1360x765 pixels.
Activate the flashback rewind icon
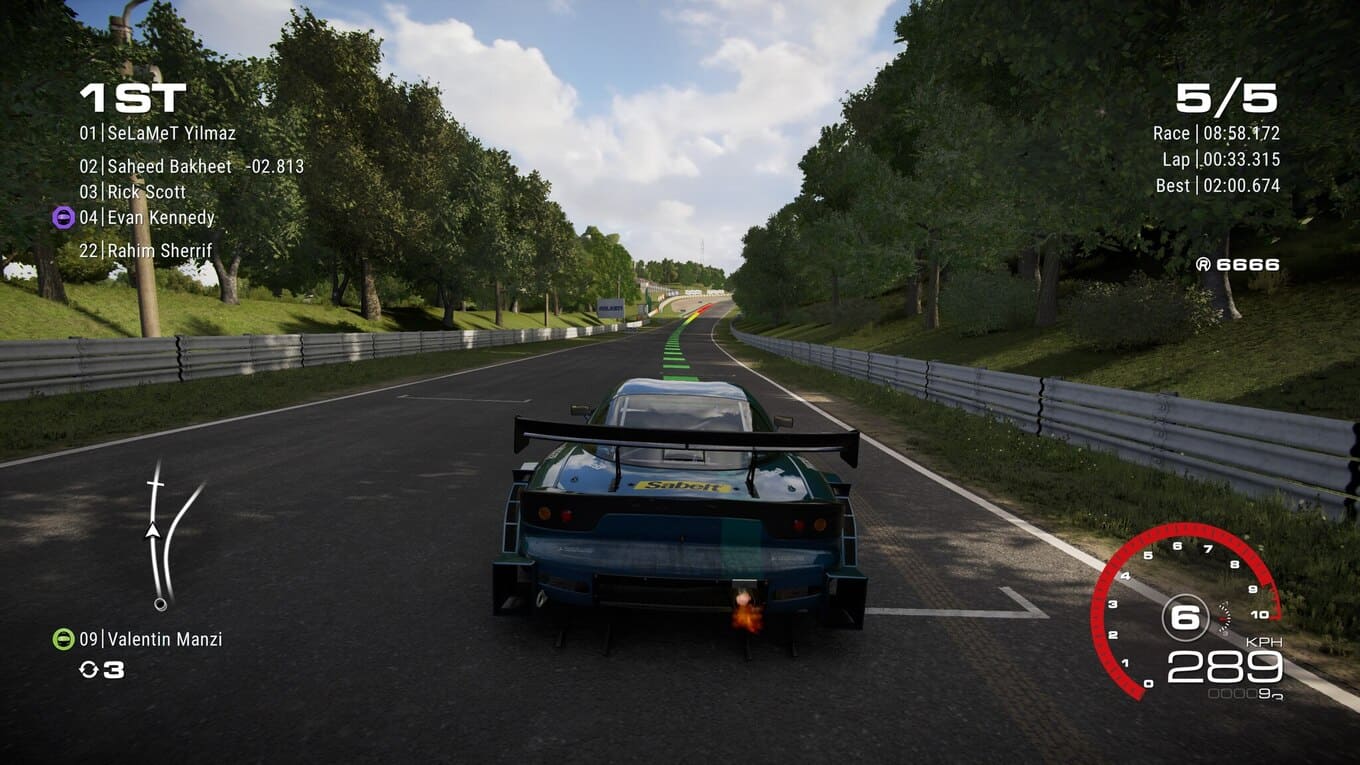coord(89,670)
